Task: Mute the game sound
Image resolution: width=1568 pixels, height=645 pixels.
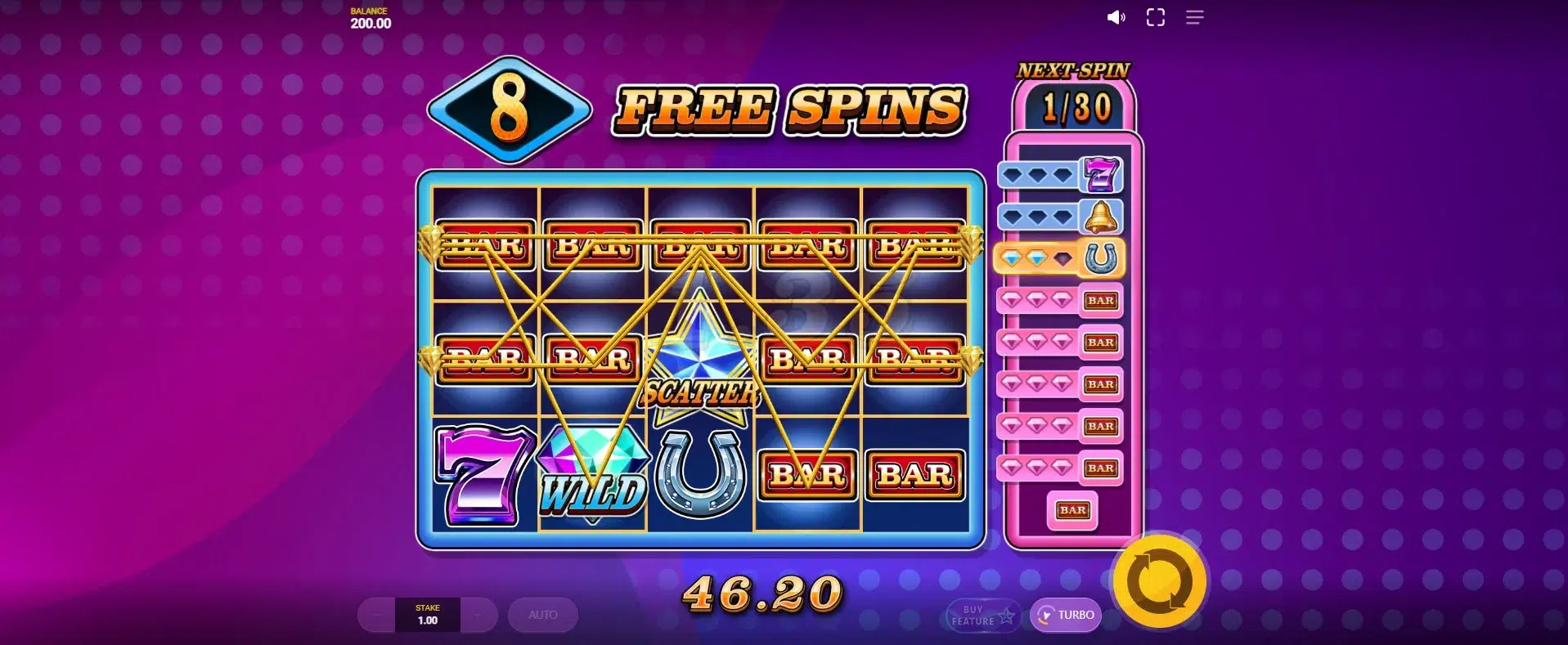Action: click(x=1116, y=17)
